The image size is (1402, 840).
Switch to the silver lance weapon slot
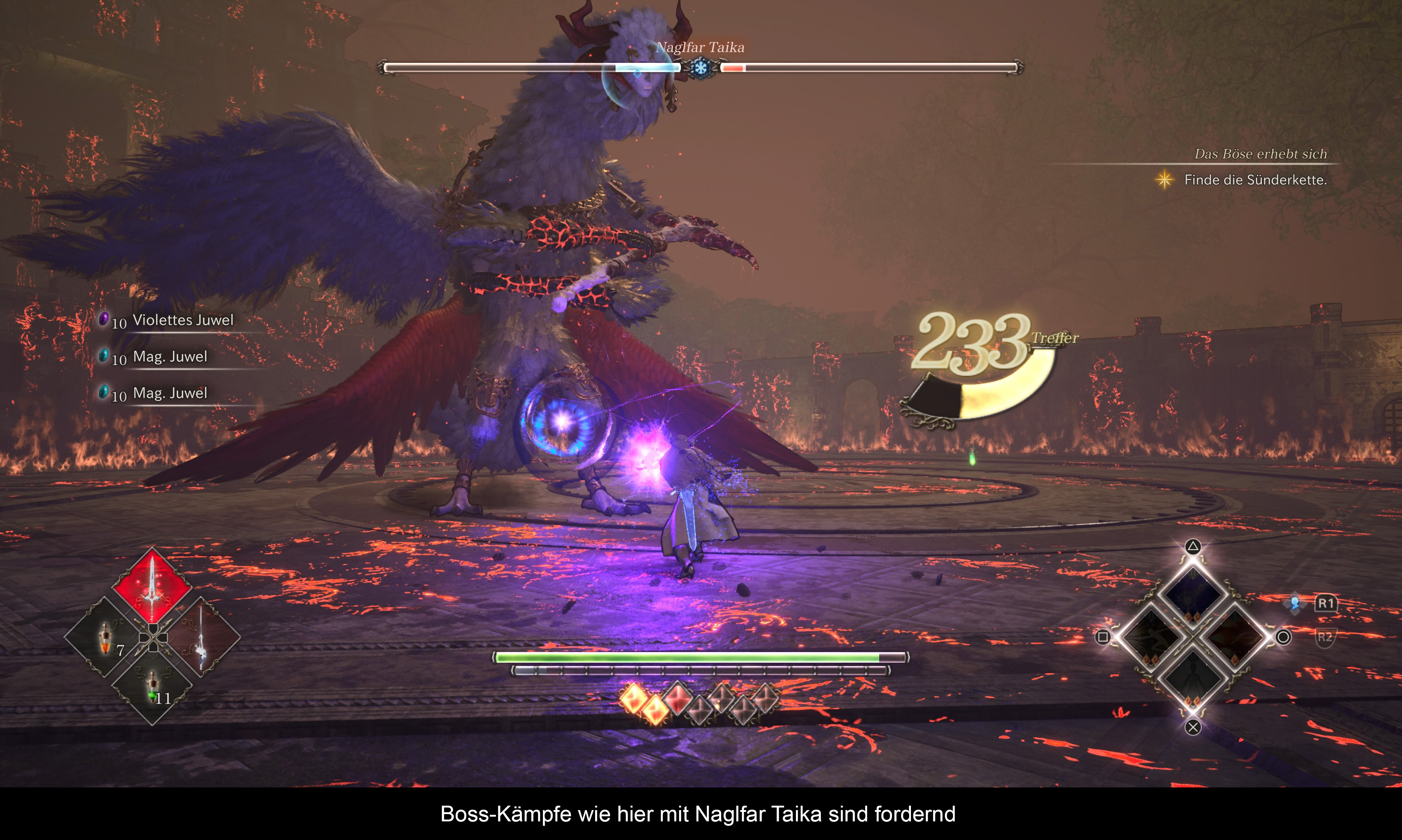pyautogui.click(x=200, y=637)
